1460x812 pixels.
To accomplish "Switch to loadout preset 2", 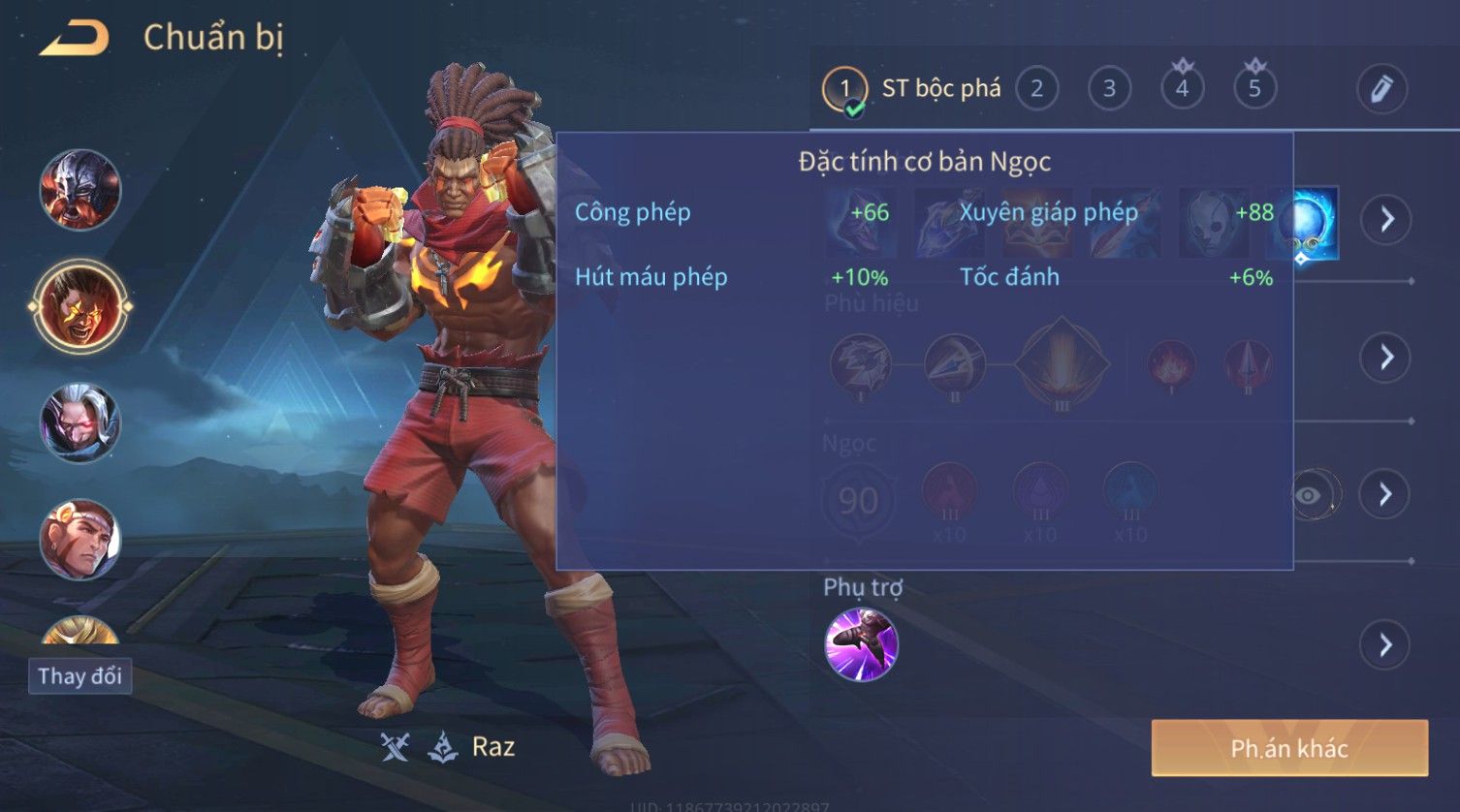I will point(1036,89).
